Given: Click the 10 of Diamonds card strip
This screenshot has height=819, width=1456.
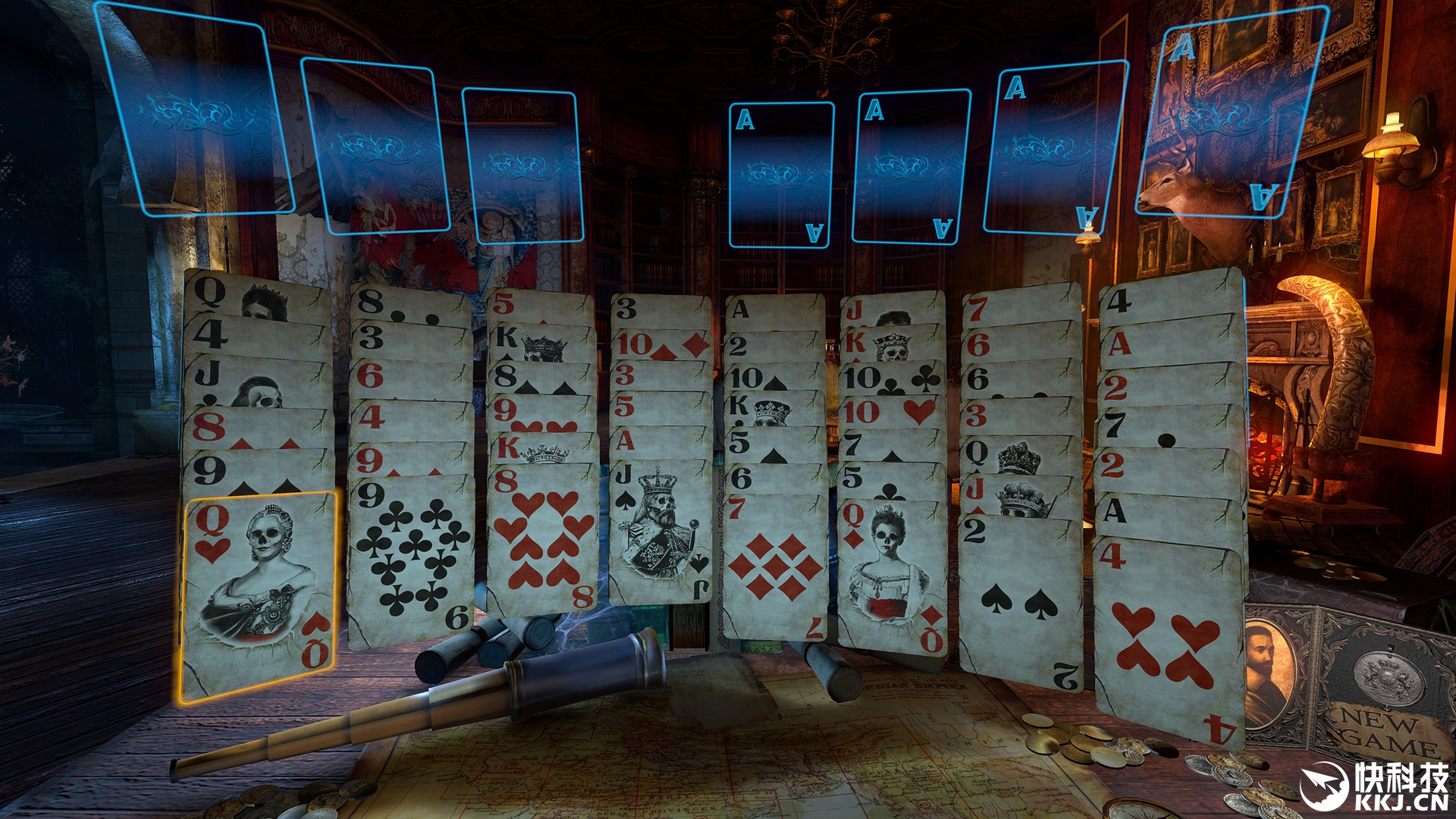Looking at the screenshot, I should (x=661, y=345).
